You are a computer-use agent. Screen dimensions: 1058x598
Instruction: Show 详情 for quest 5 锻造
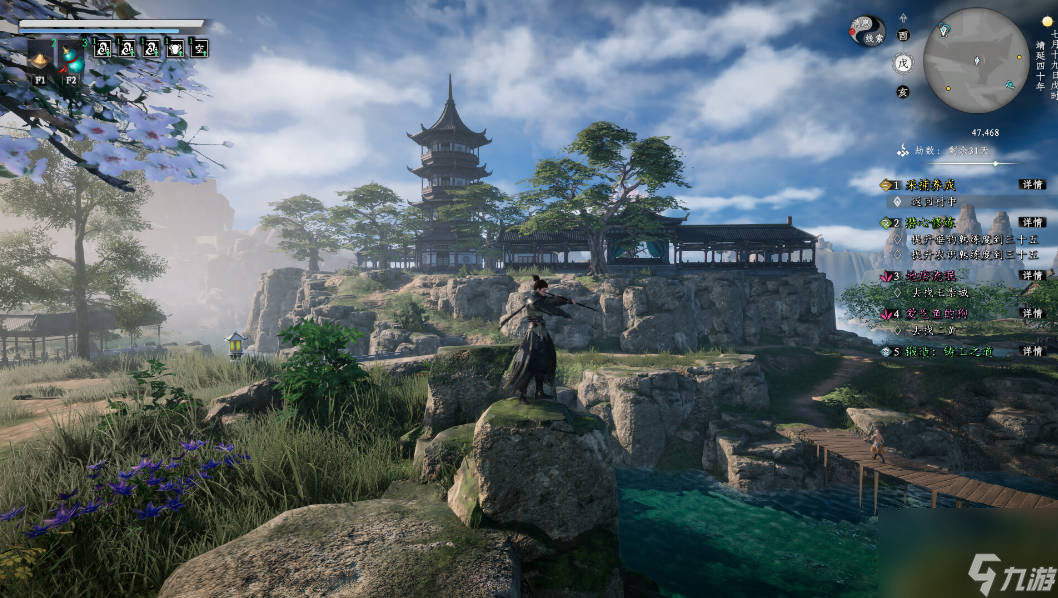tap(1032, 351)
